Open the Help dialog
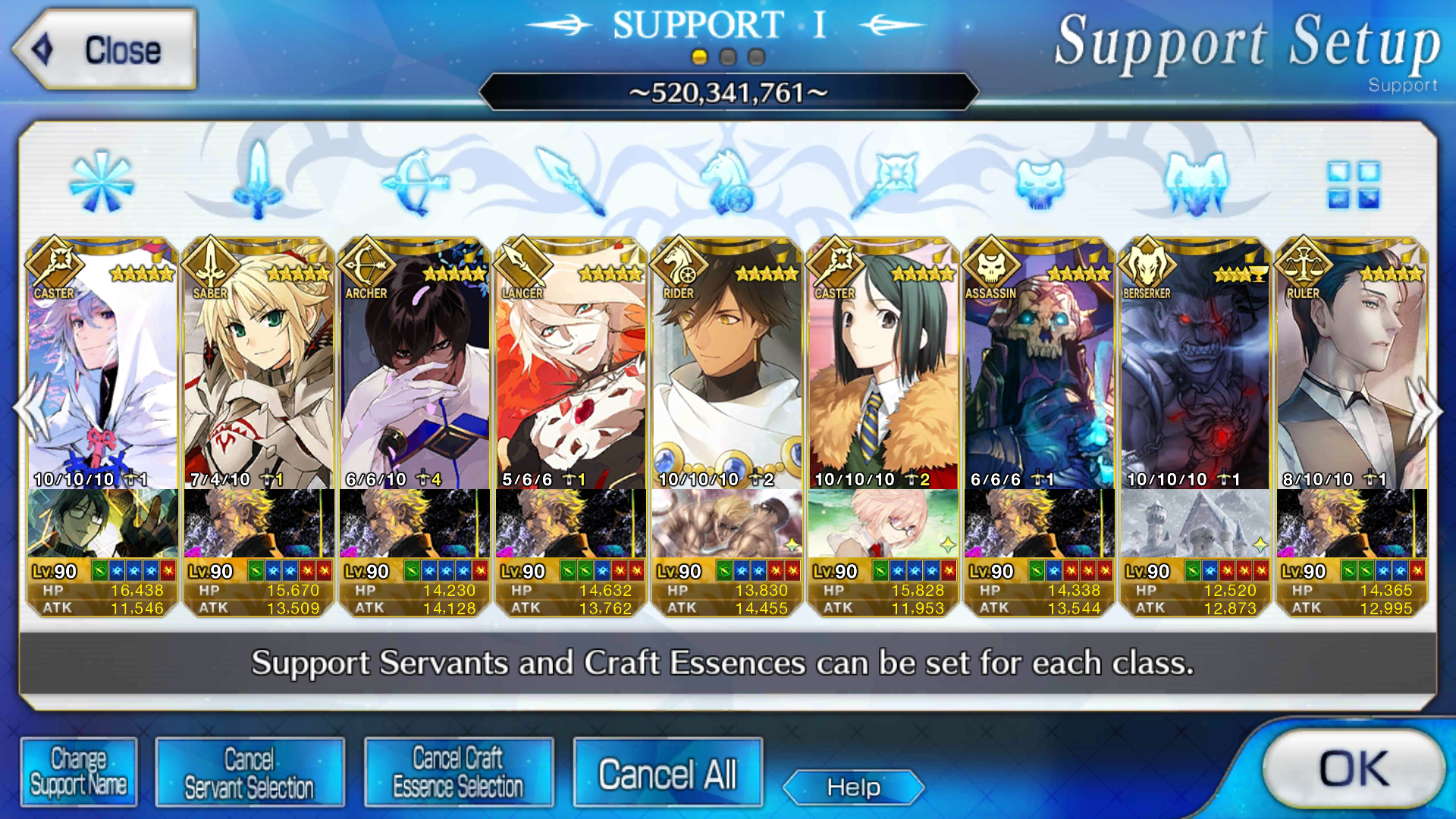This screenshot has width=1456, height=819. (853, 787)
